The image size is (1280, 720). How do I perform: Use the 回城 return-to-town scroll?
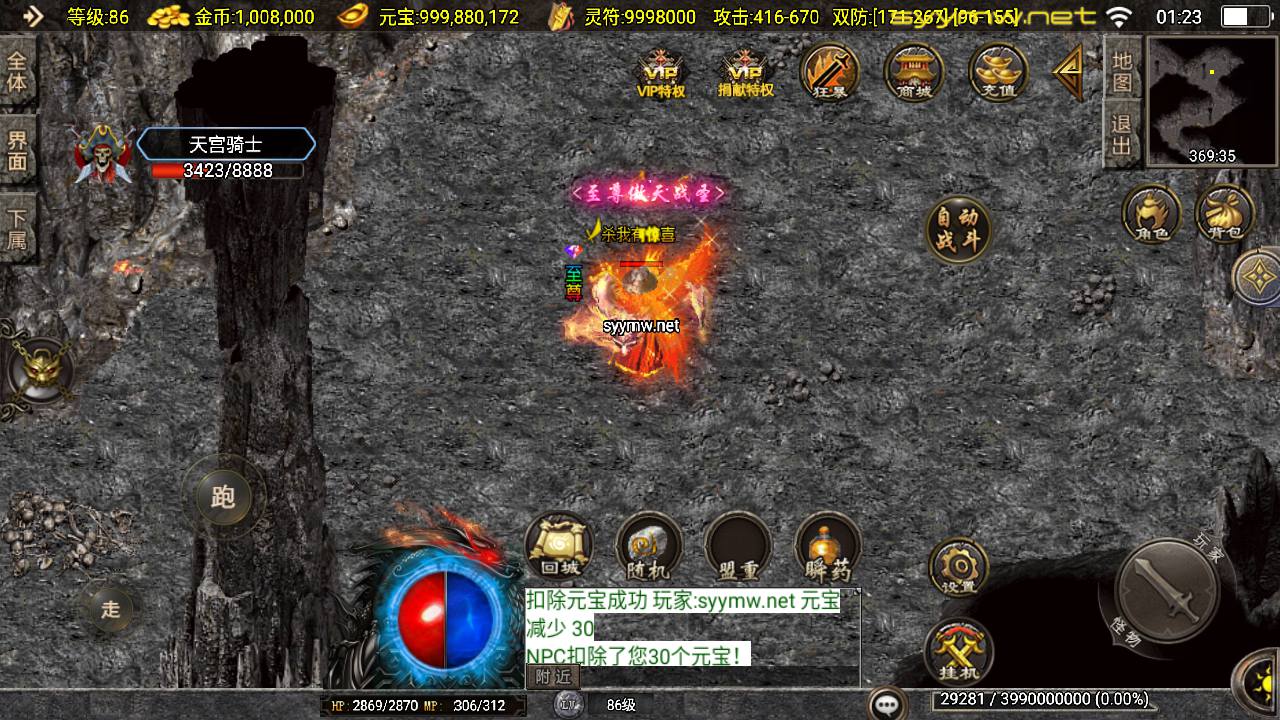pyautogui.click(x=558, y=546)
